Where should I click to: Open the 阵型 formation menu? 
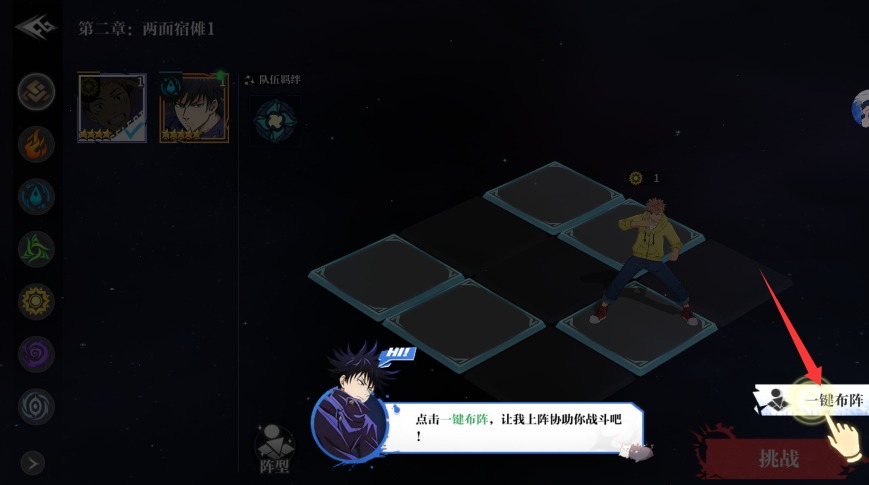point(274,449)
